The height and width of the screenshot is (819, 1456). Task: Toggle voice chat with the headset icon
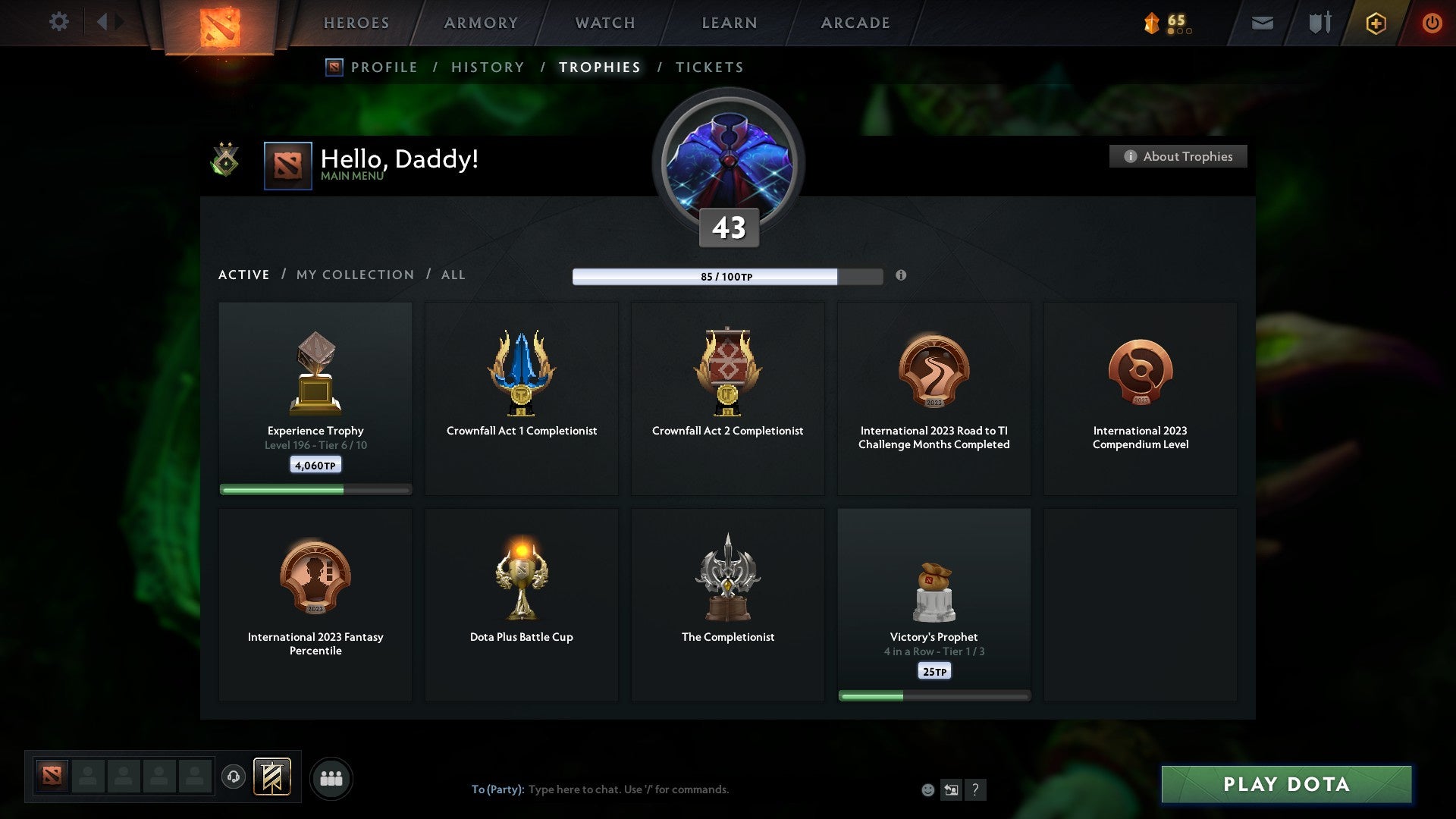click(x=234, y=777)
